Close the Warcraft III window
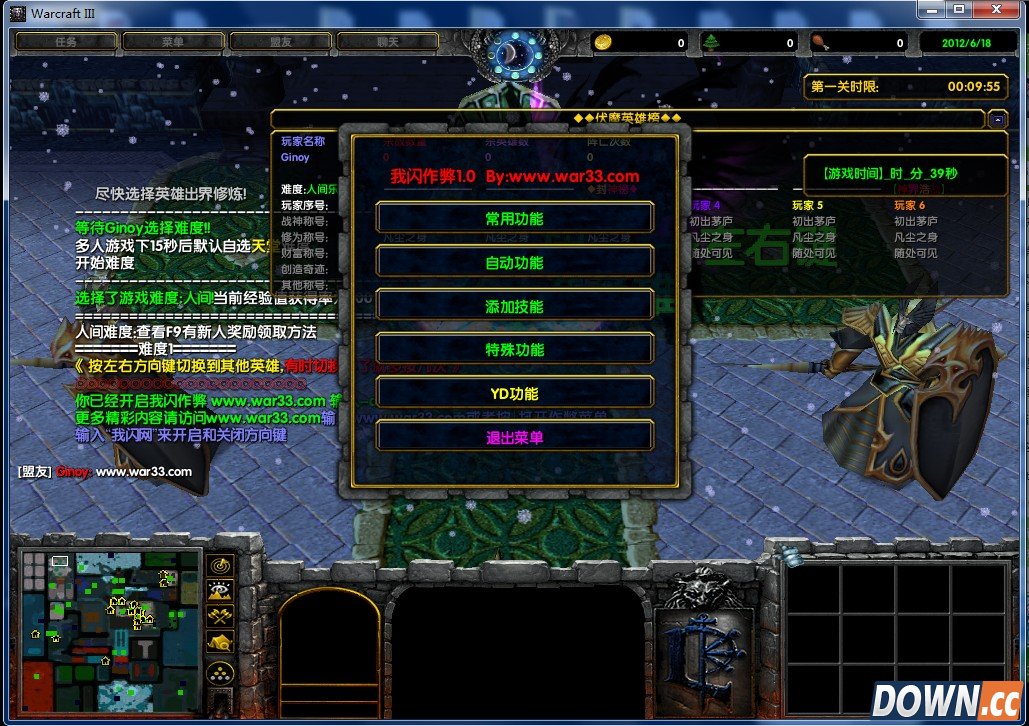 pos(996,9)
